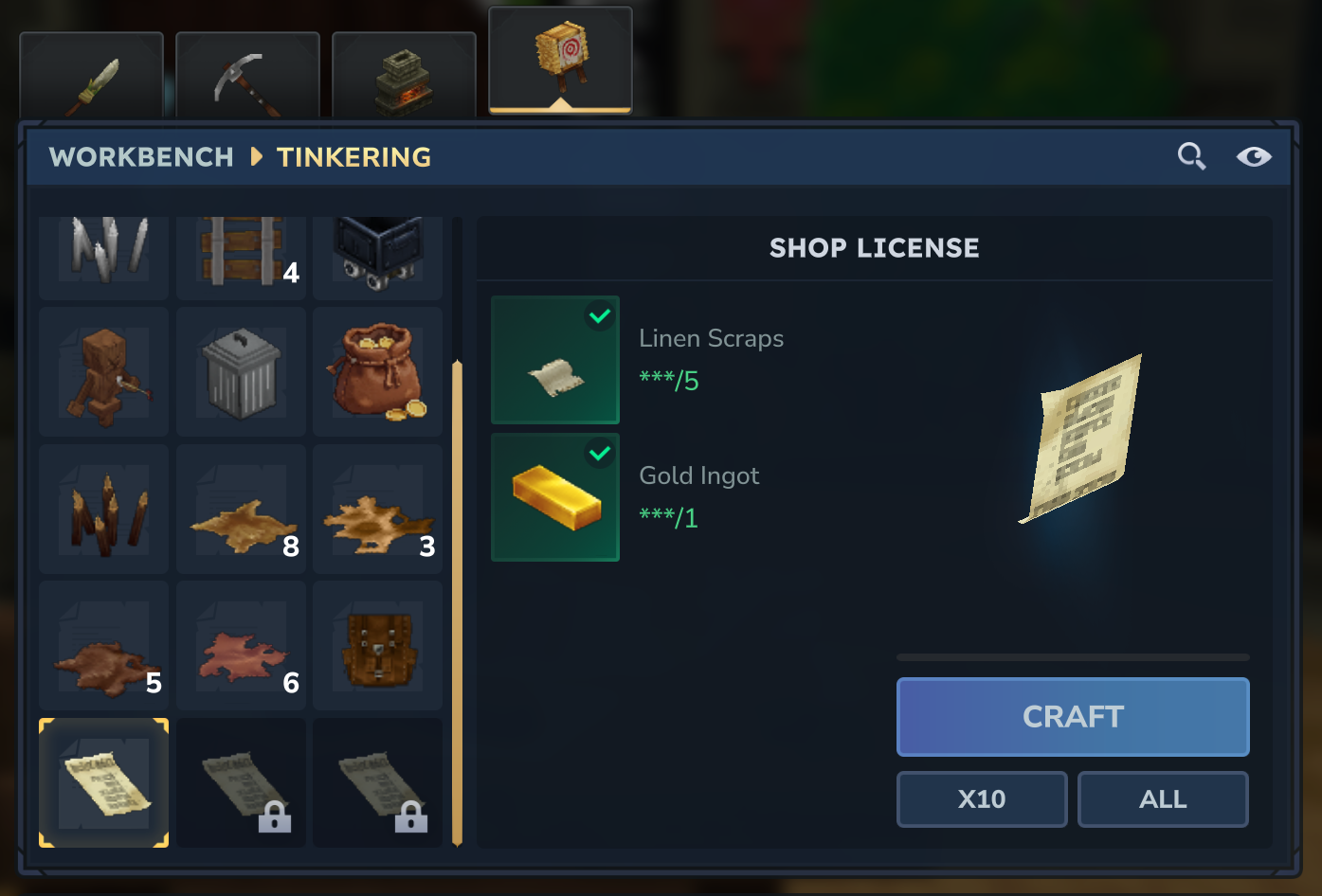Click the Linen Scraps ingredient slot
1322x896 pixels.
tap(555, 360)
